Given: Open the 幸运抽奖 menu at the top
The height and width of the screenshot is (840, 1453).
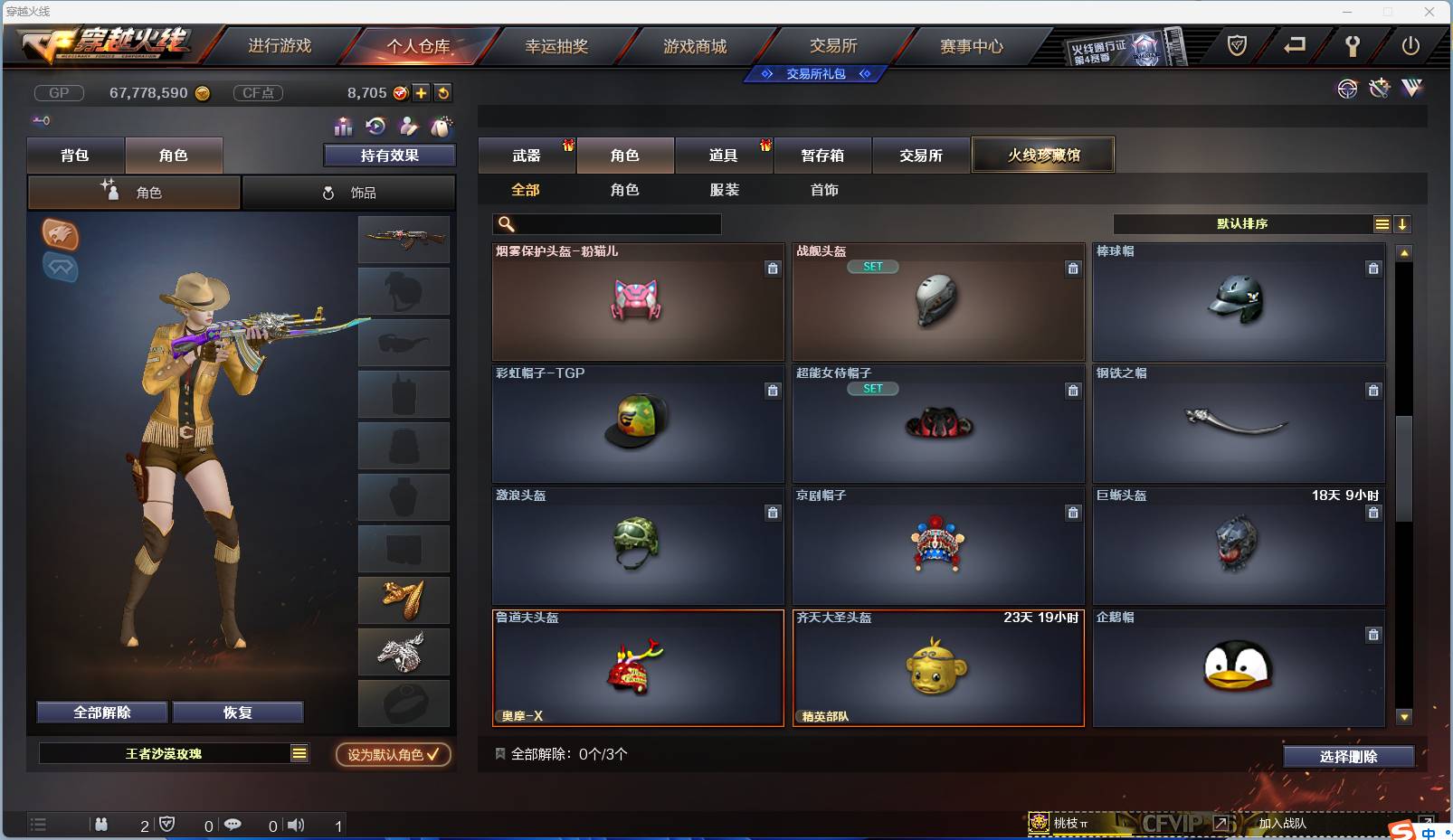Looking at the screenshot, I should coord(559,44).
